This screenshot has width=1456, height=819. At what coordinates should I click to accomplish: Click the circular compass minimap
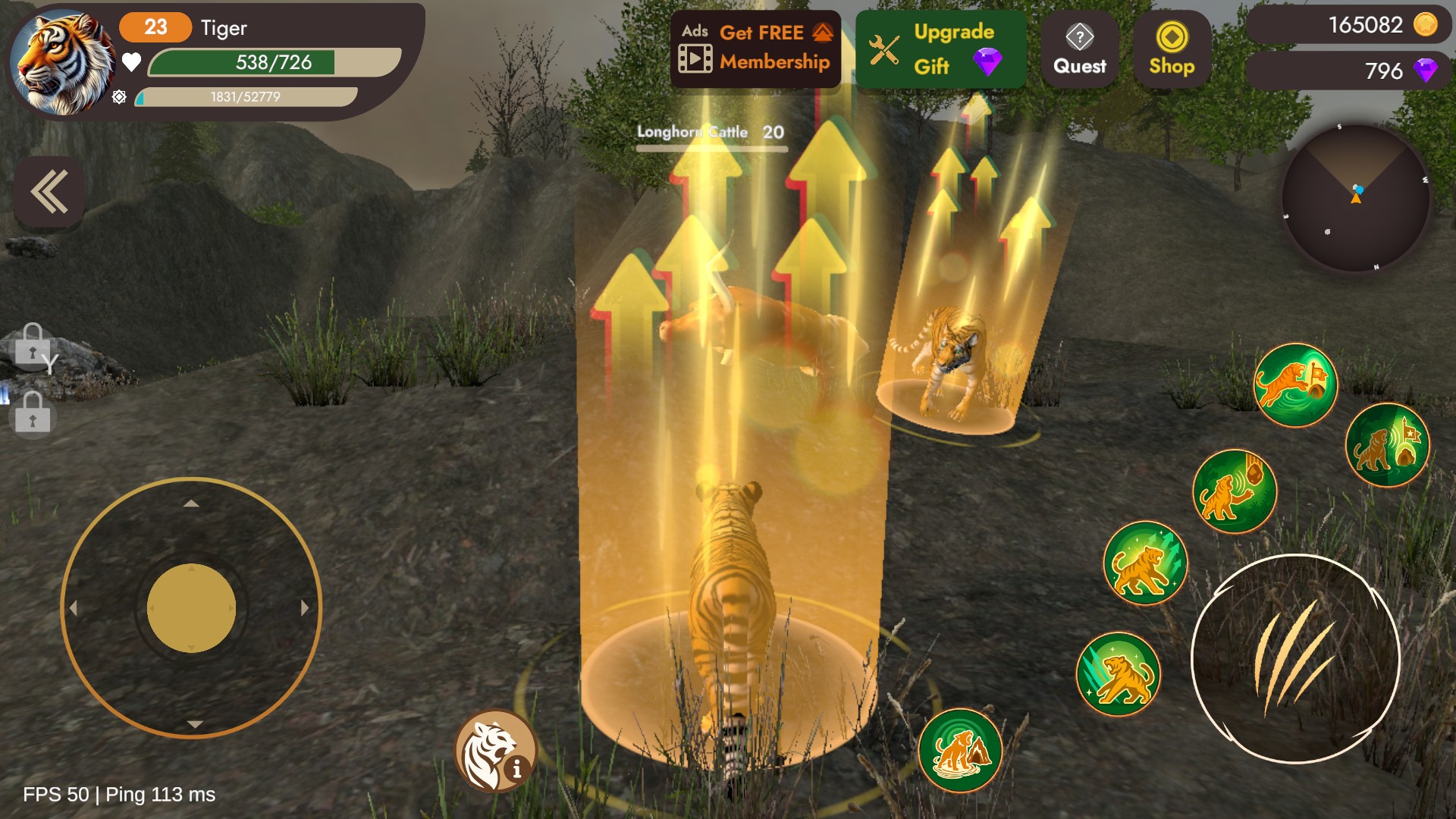pos(1356,199)
